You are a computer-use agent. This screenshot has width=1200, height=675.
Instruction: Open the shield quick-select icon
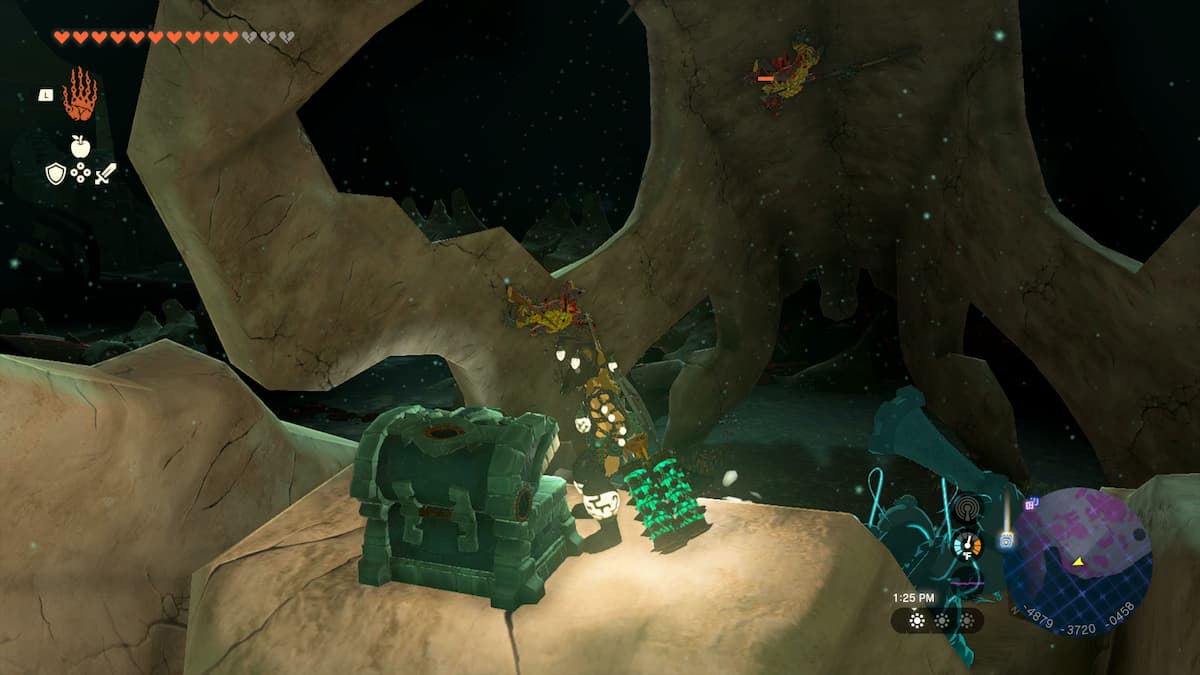[x=56, y=173]
